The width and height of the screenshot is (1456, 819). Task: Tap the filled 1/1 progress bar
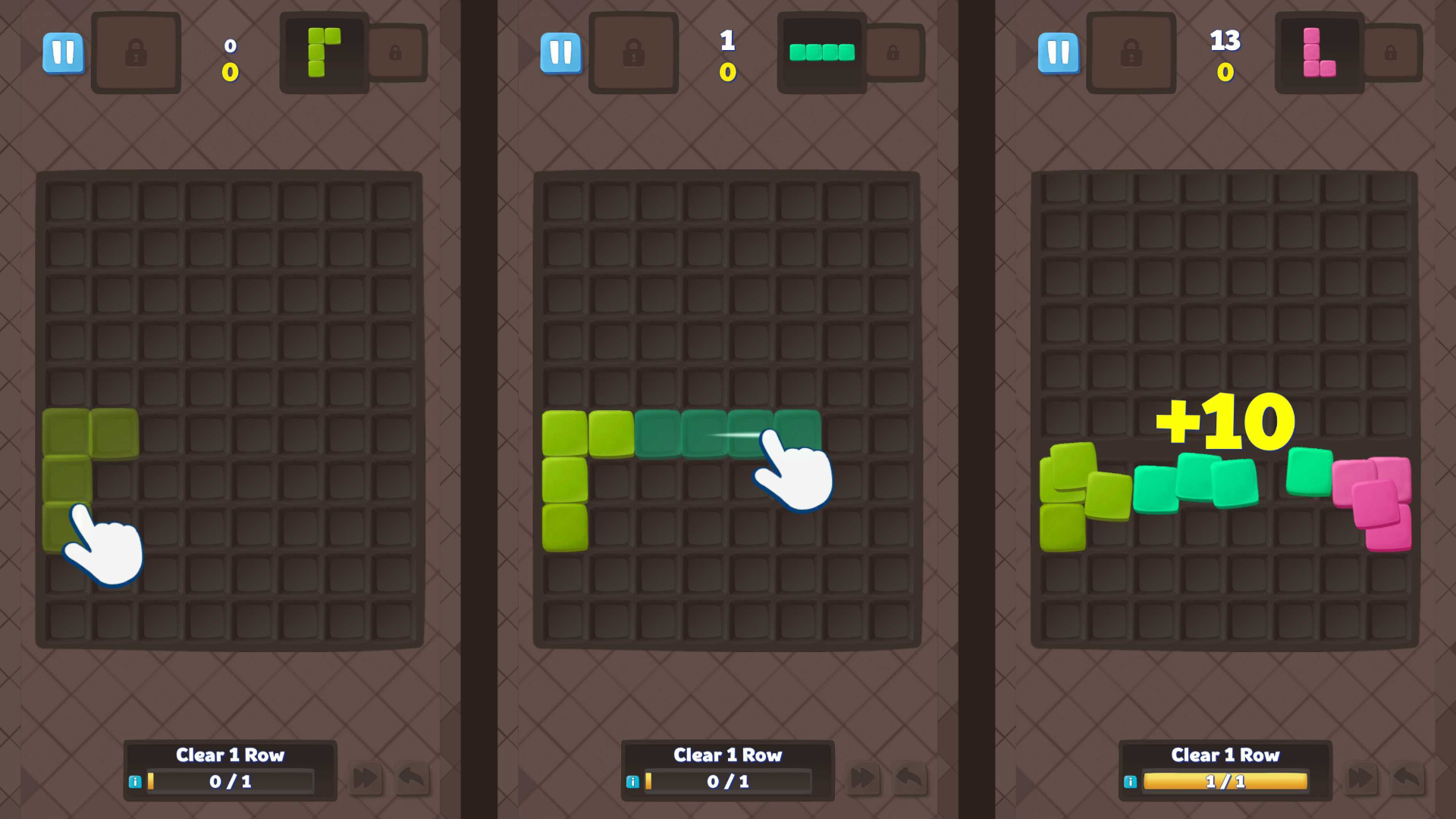tap(1224, 781)
